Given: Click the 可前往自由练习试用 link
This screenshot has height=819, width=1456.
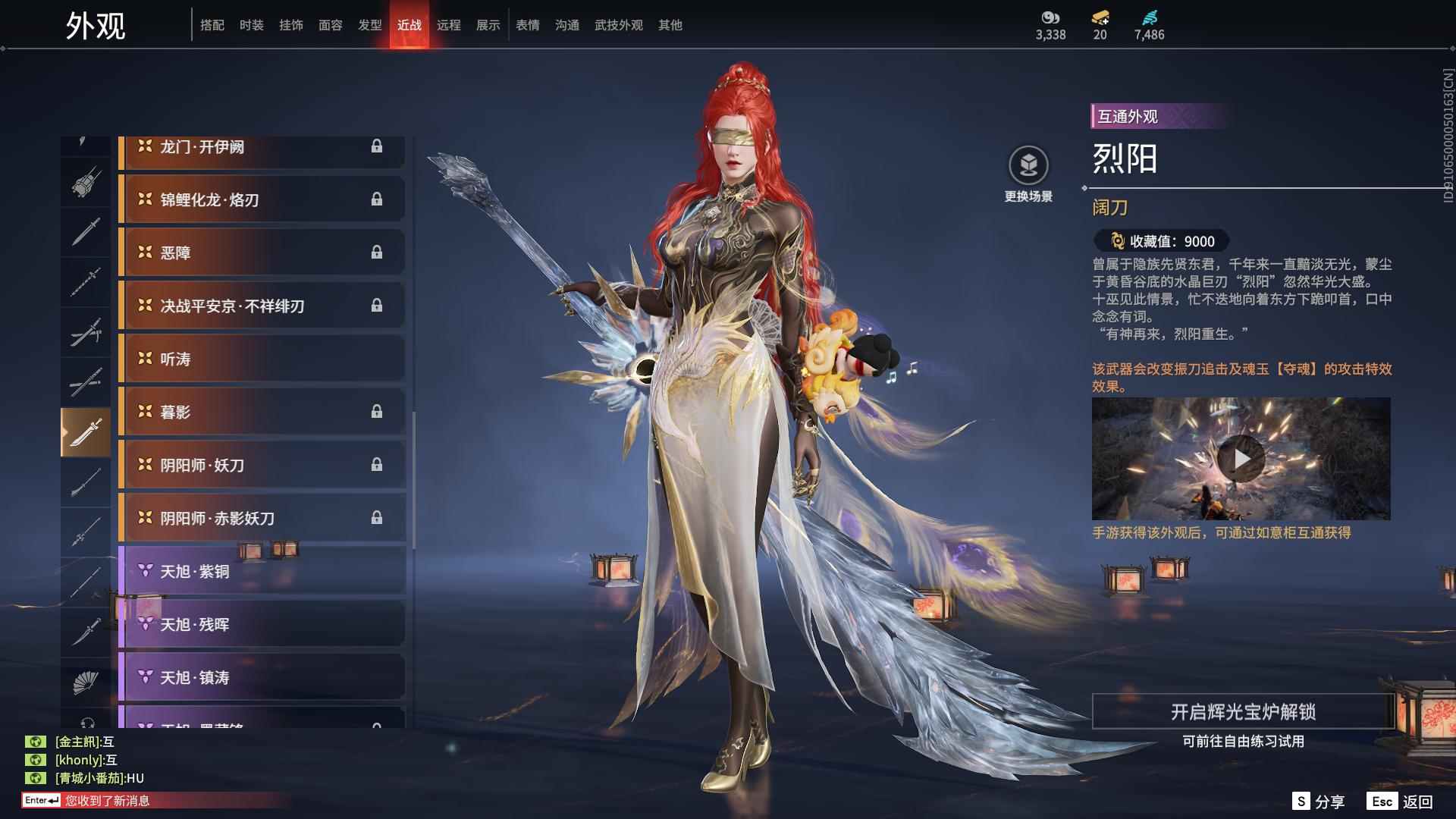Looking at the screenshot, I should tap(1244, 743).
